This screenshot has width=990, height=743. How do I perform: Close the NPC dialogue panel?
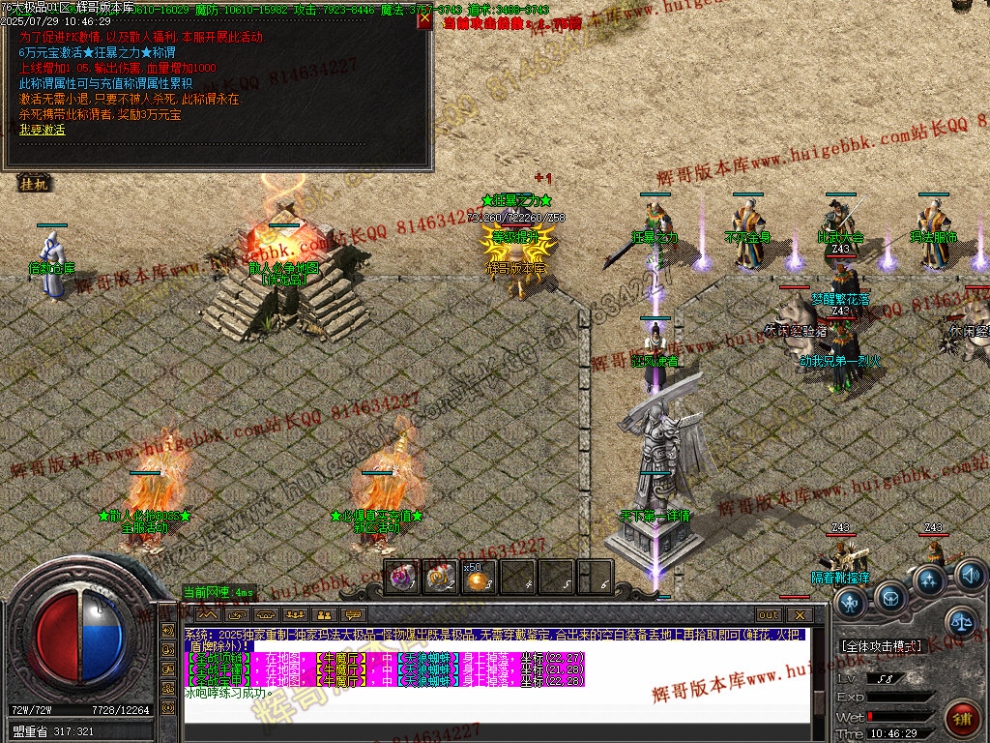pos(425,20)
